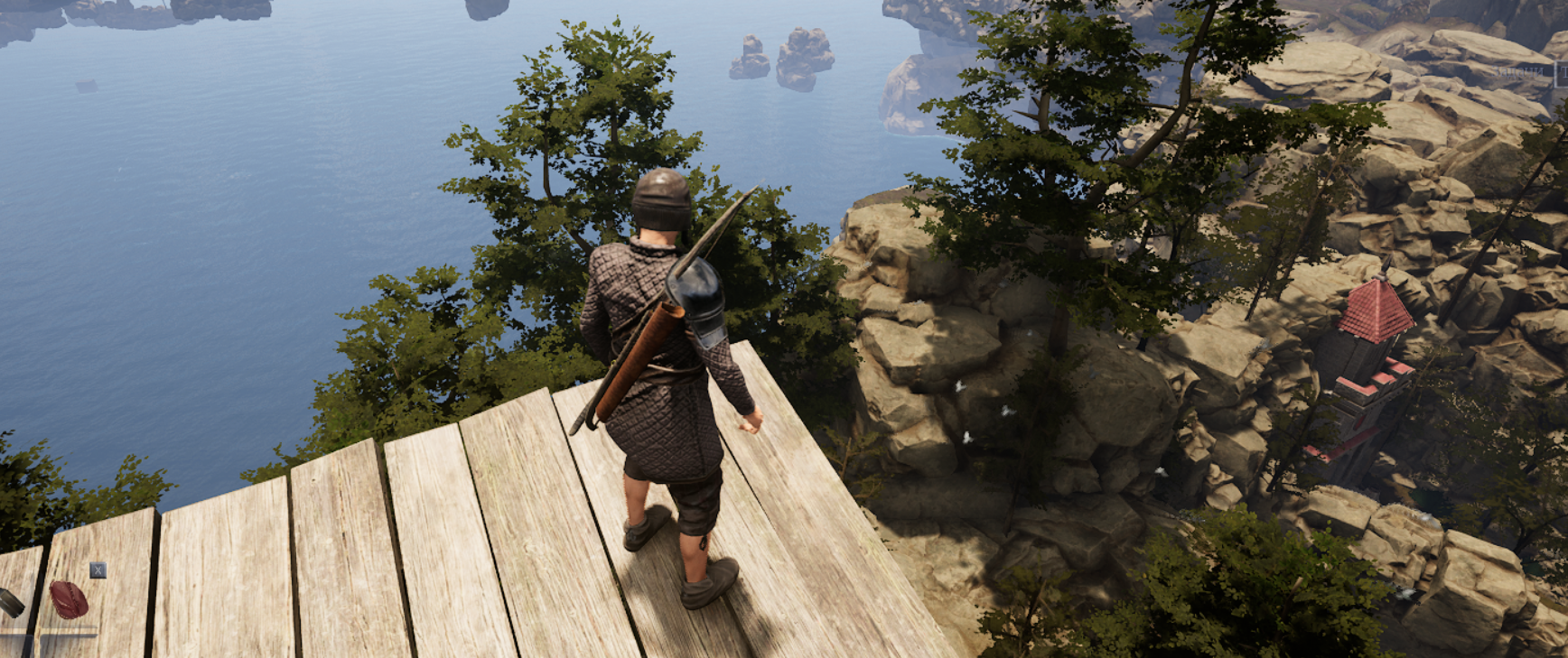Select the raw meat quick slot item
1568x658 pixels.
tap(69, 599)
